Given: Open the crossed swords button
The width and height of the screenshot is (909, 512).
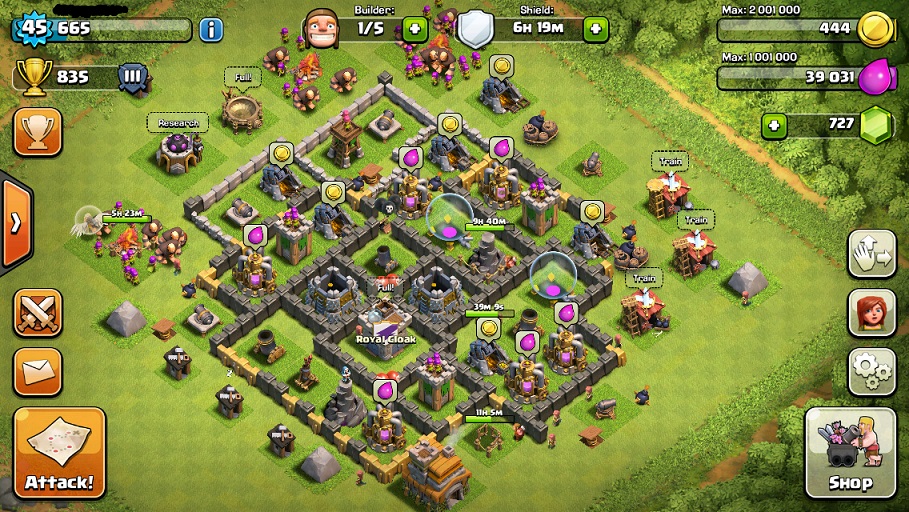Looking at the screenshot, I should click(x=37, y=313).
